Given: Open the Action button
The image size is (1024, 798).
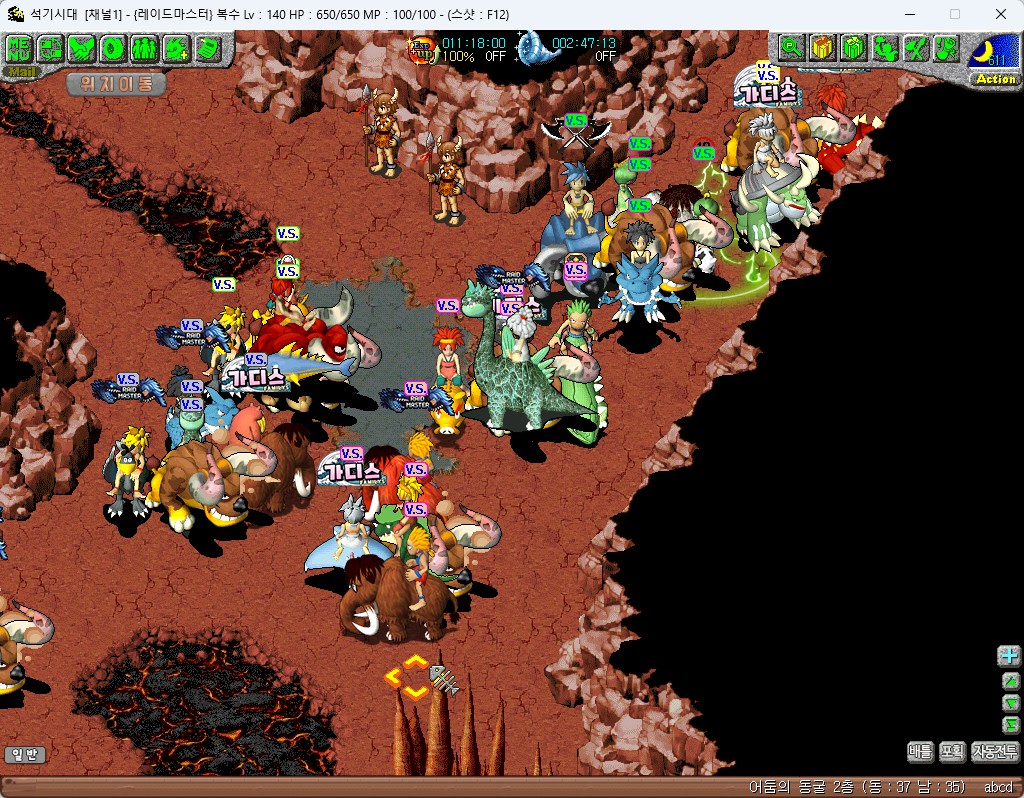Looking at the screenshot, I should tap(995, 79).
